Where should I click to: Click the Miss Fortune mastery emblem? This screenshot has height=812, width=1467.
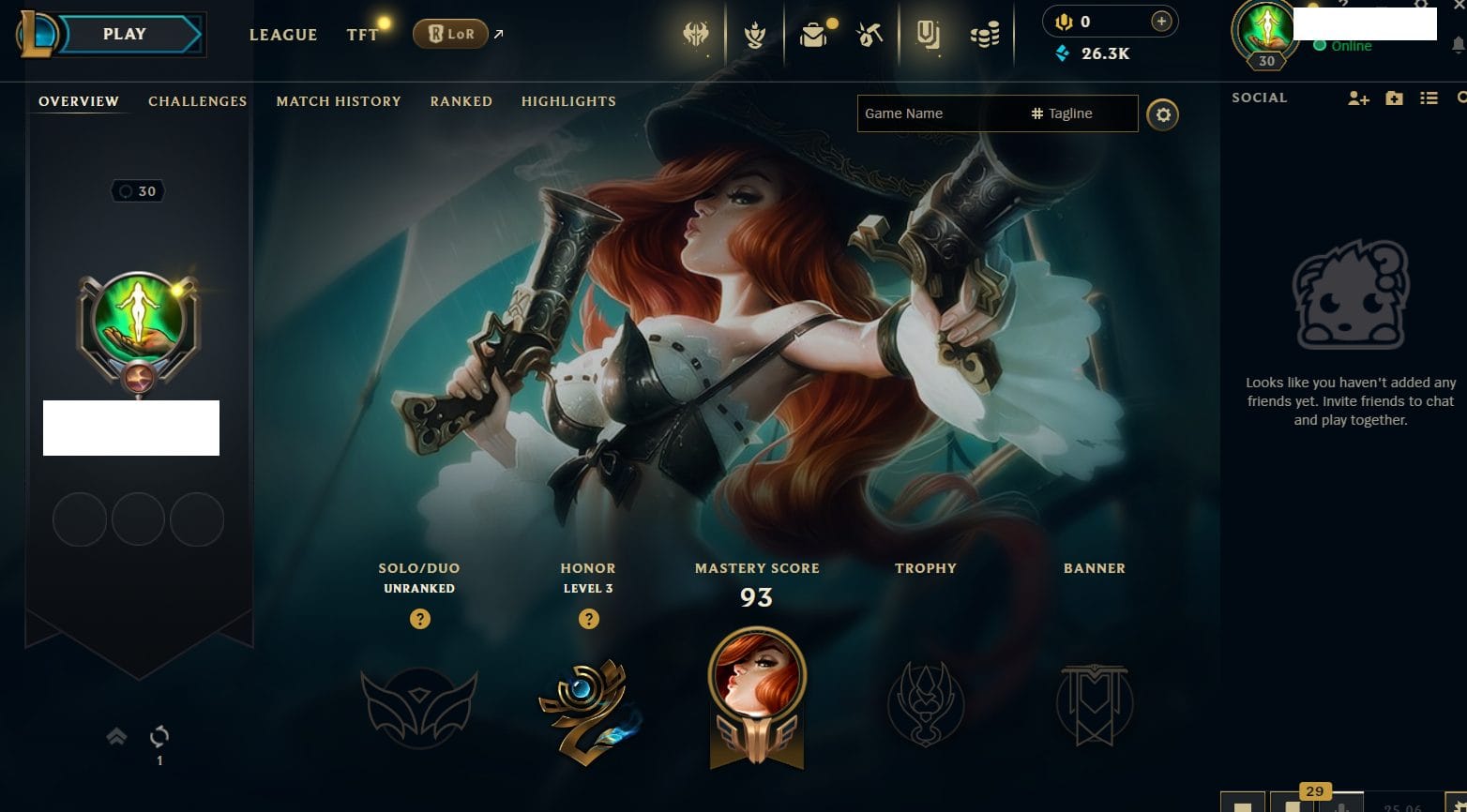[x=757, y=696]
